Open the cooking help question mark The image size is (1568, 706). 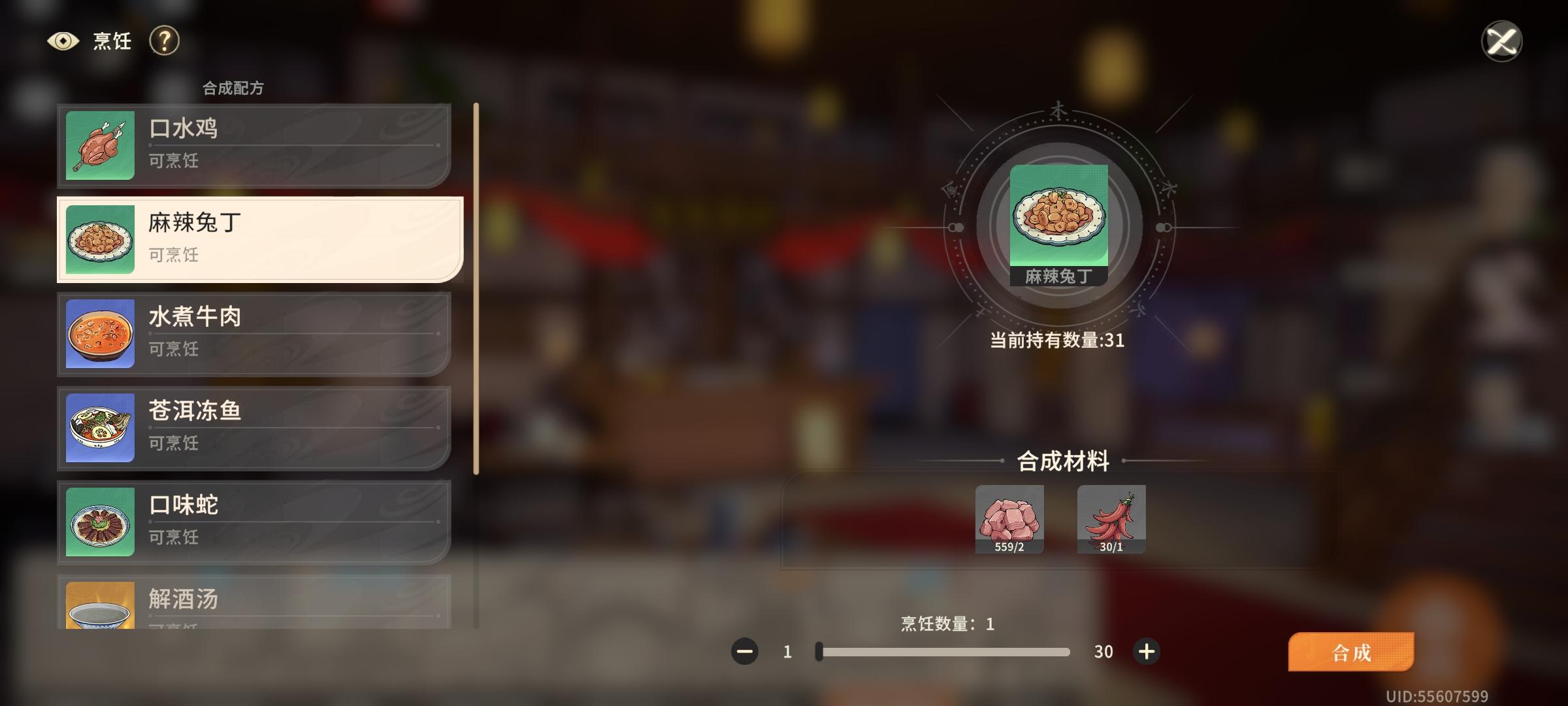tap(164, 41)
